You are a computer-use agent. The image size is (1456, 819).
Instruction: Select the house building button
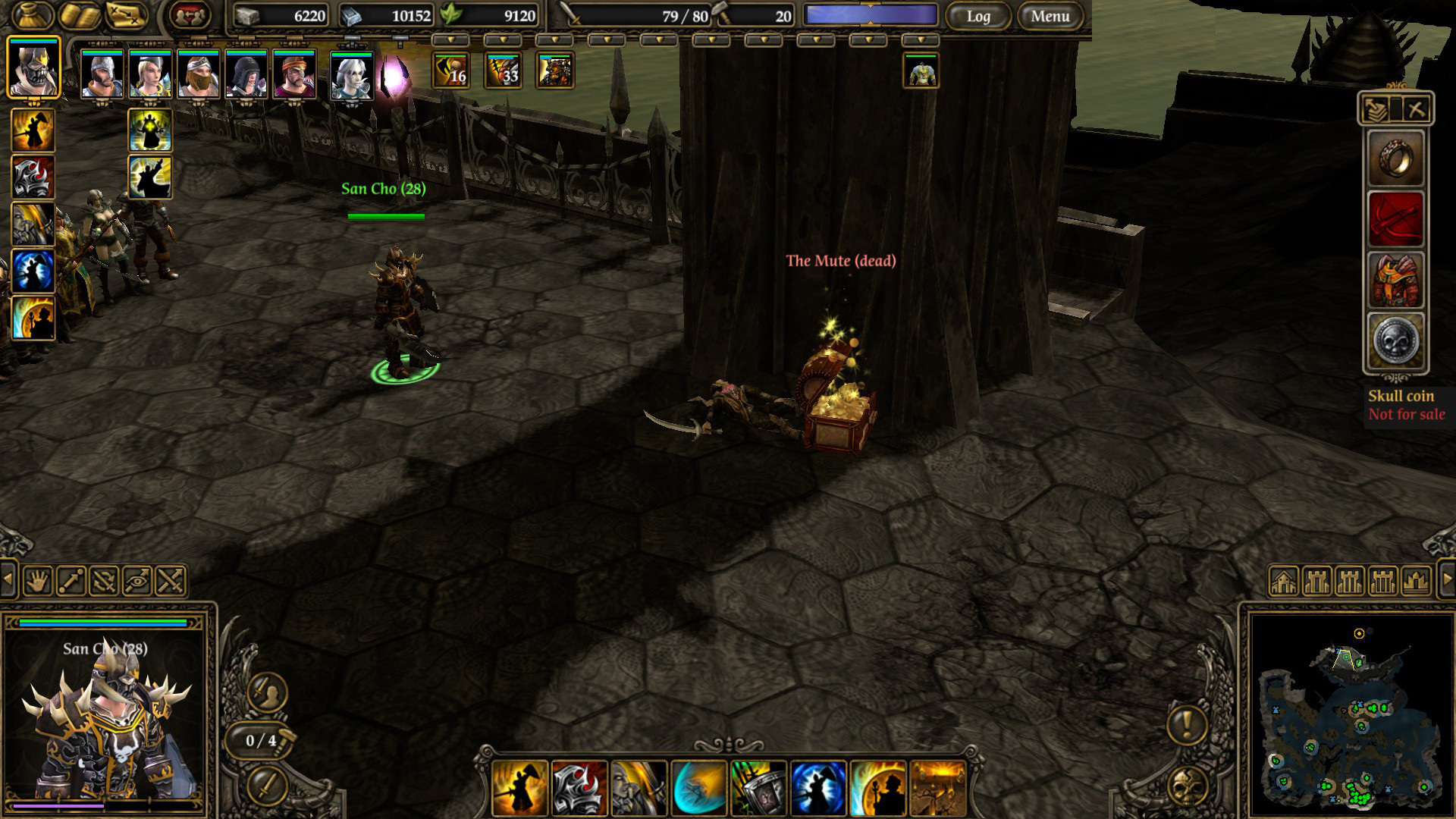coord(1283,582)
